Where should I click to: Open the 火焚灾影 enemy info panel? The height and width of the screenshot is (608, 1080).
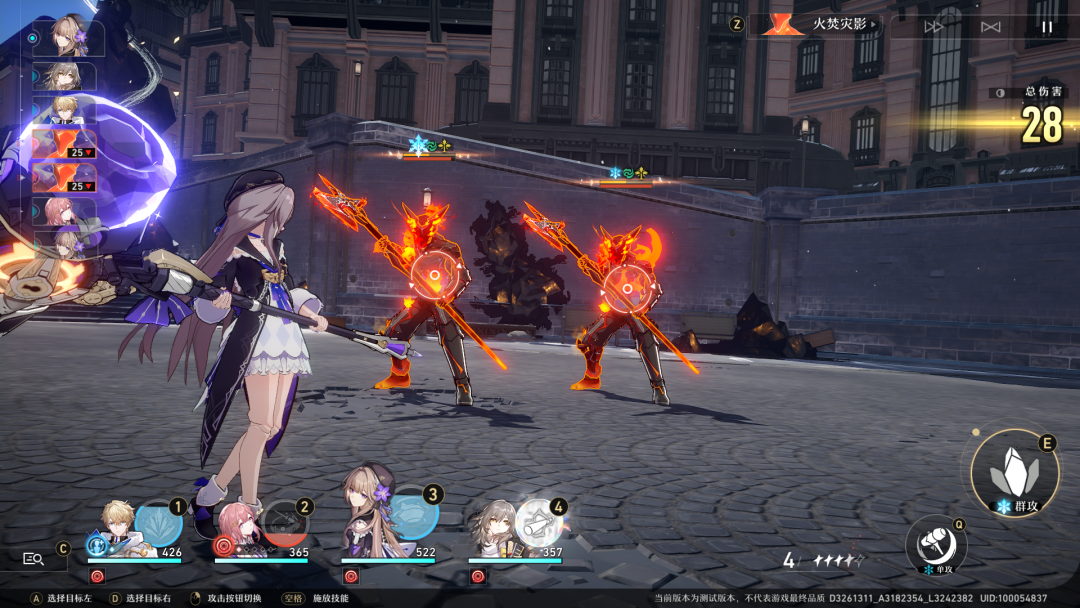[817, 24]
